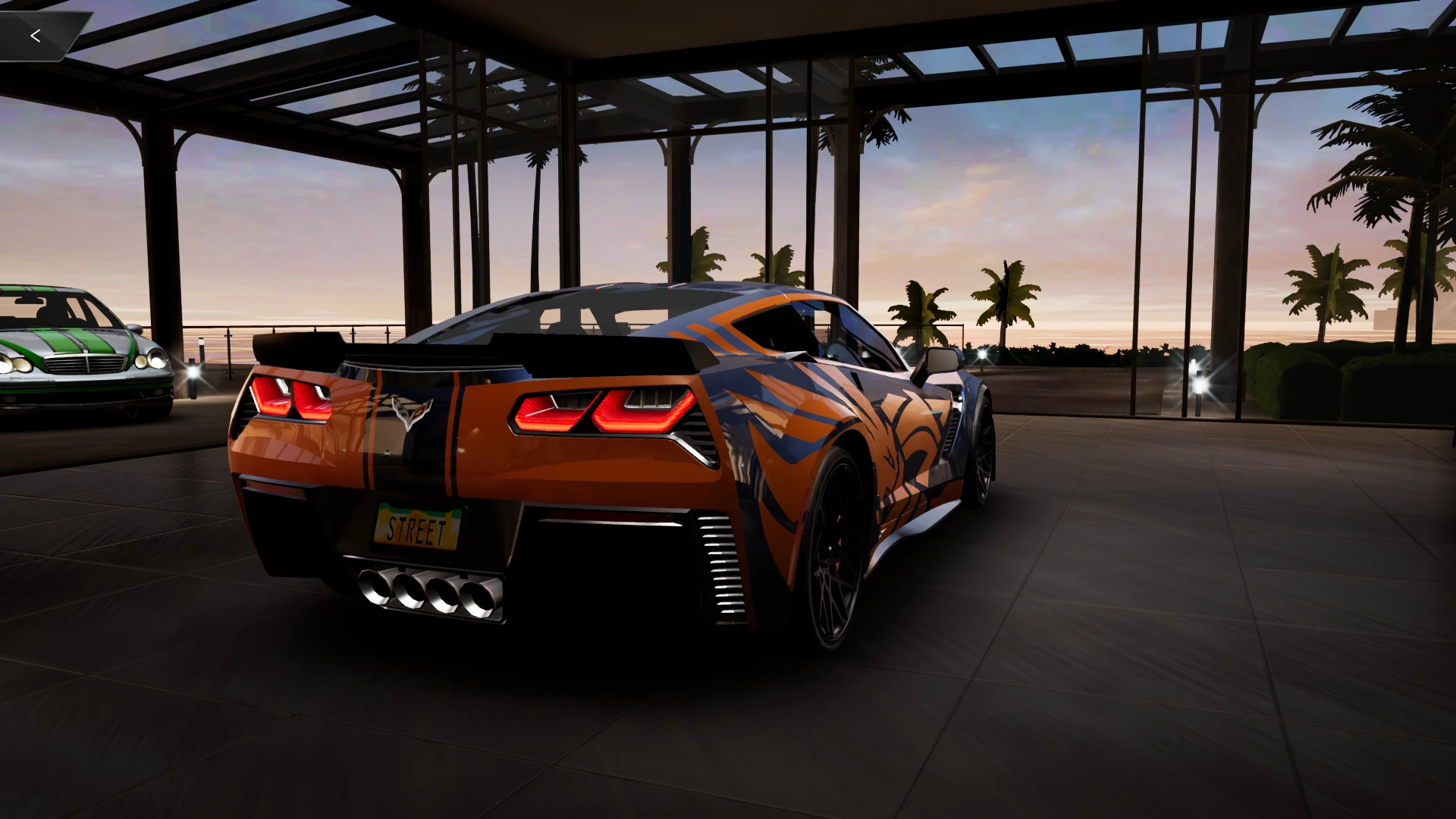Click the Mercedes hood star emblem

pos(84,344)
